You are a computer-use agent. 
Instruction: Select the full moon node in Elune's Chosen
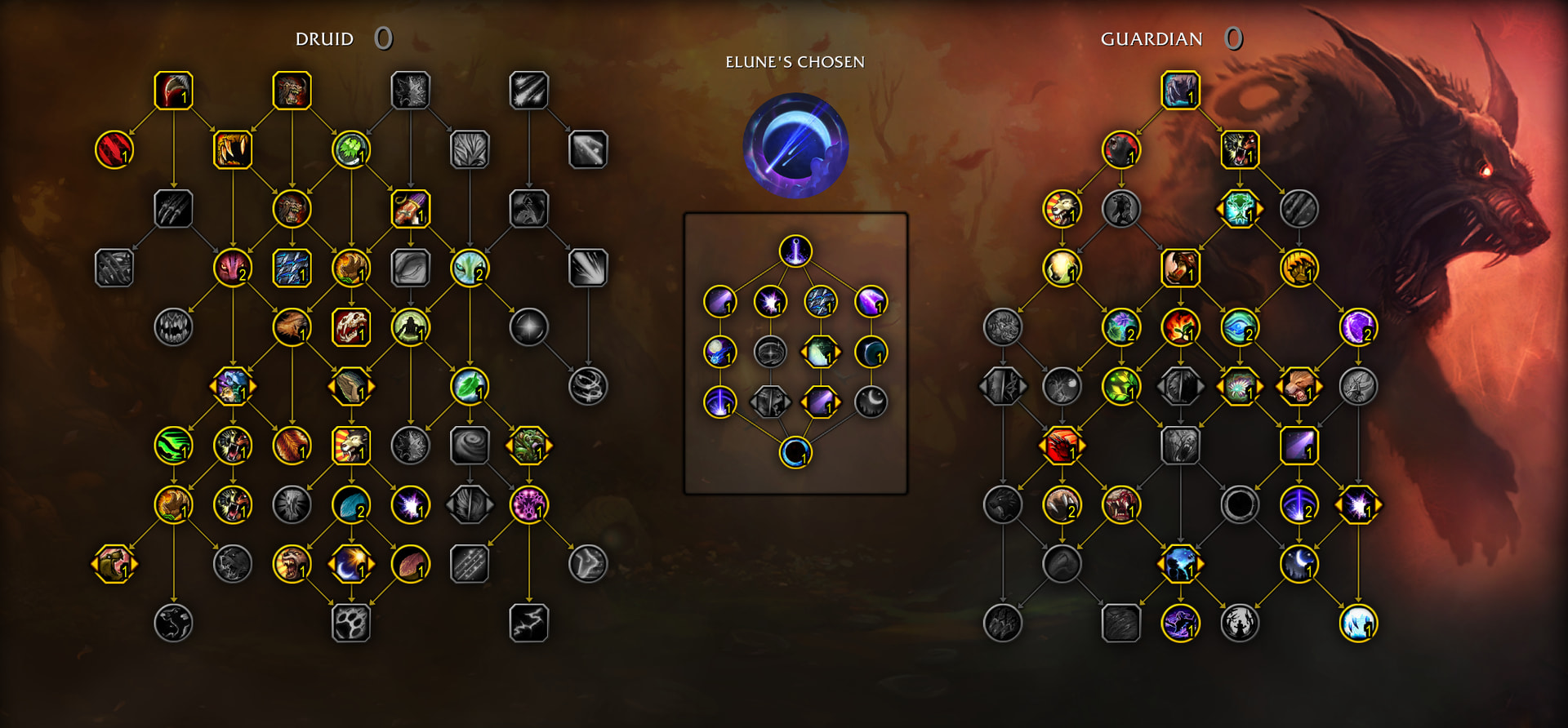point(719,353)
